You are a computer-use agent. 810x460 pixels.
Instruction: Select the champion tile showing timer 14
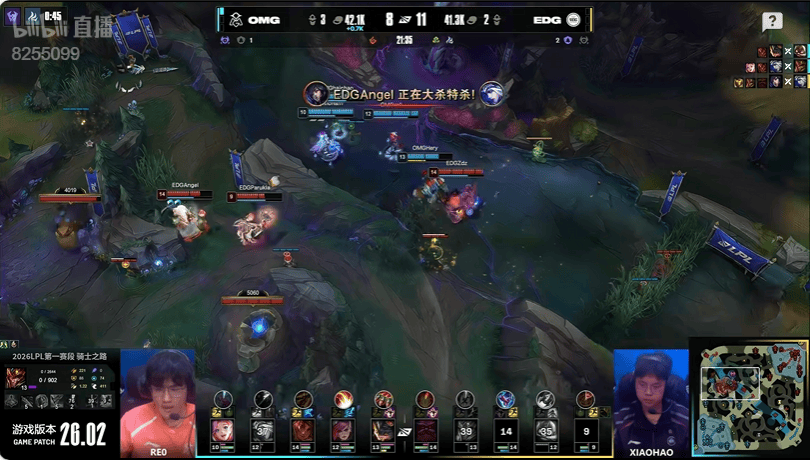(x=505, y=431)
